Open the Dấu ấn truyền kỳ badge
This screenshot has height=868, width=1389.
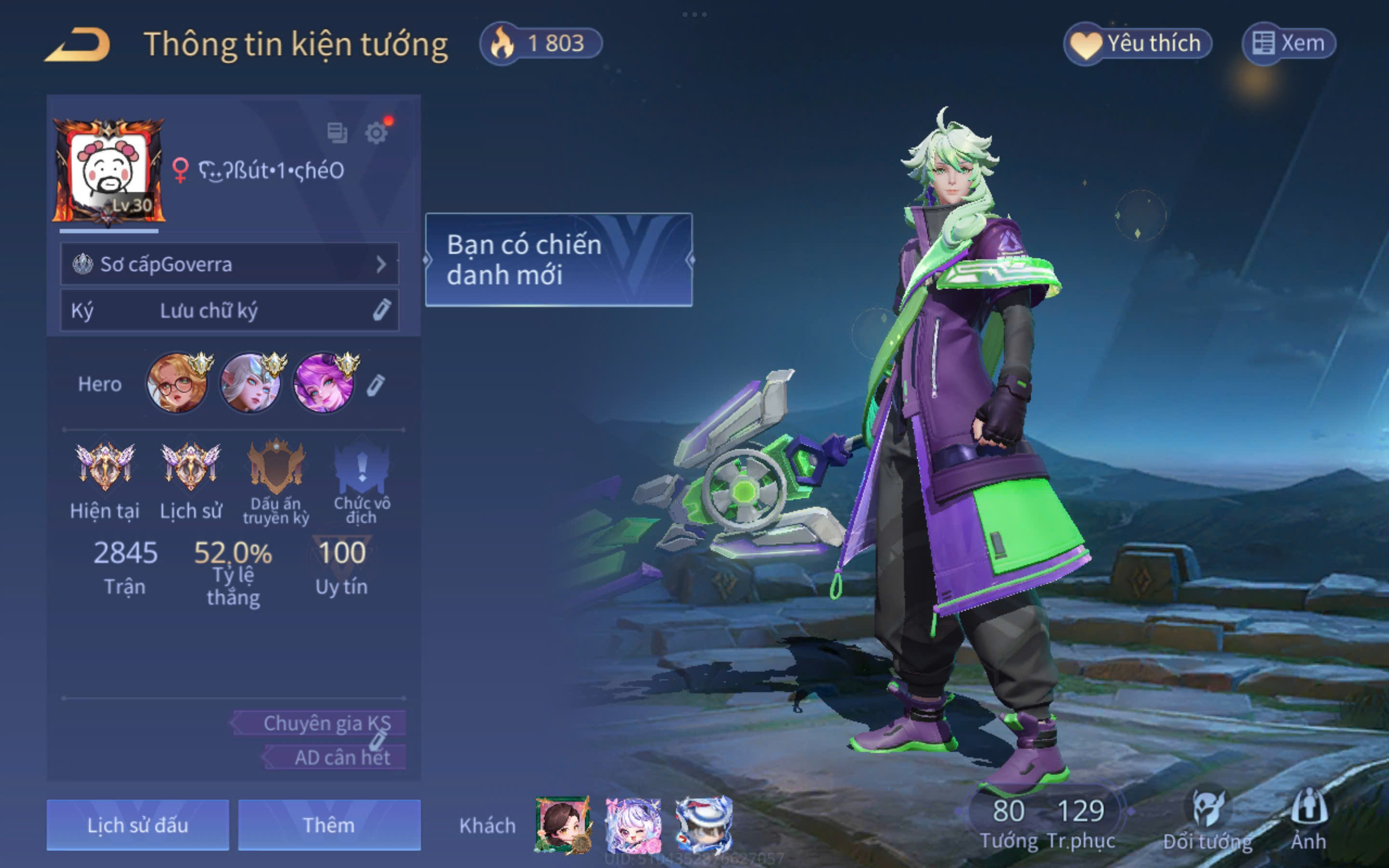pyautogui.click(x=276, y=468)
